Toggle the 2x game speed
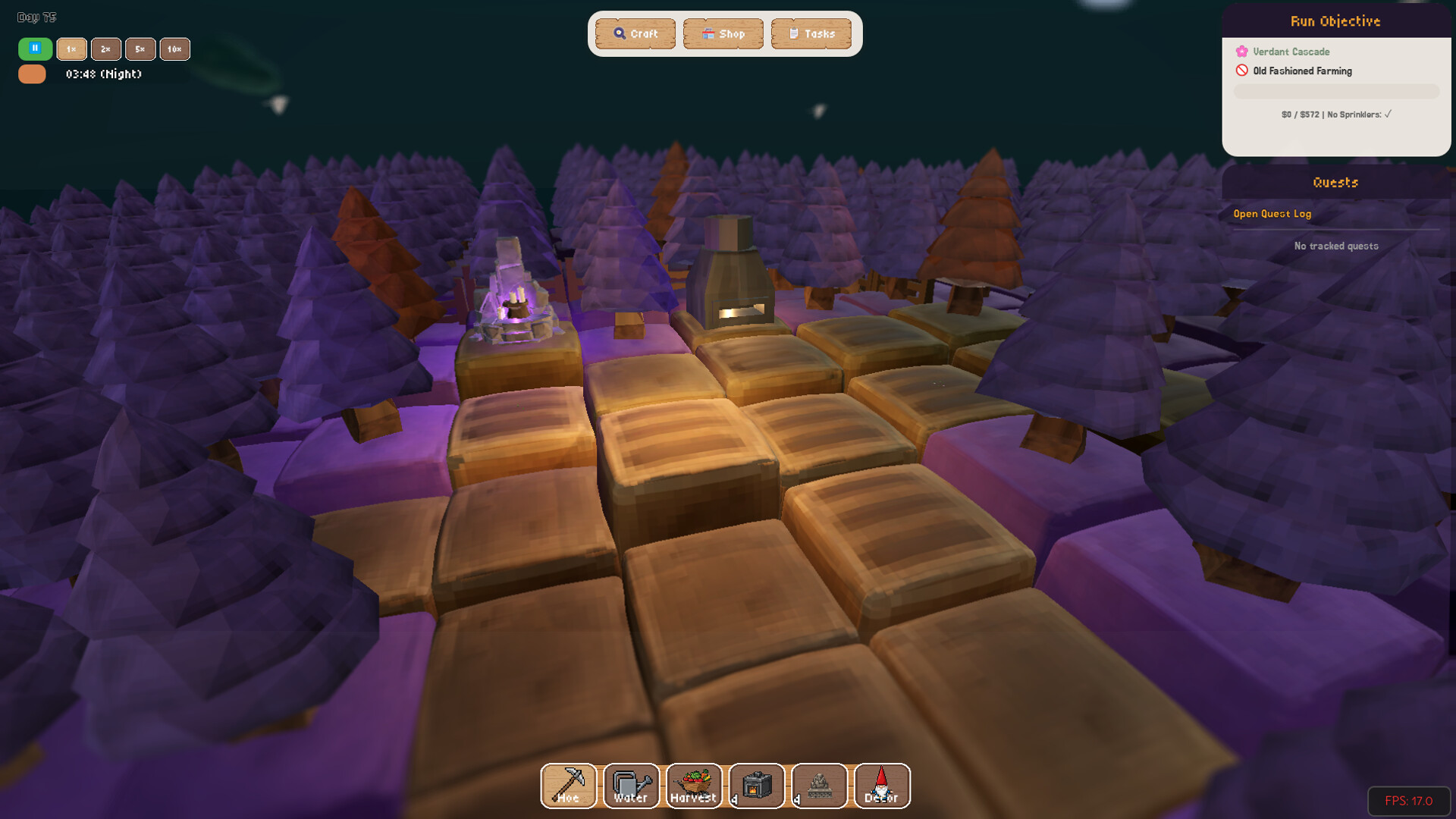This screenshot has height=819, width=1456. (x=105, y=49)
